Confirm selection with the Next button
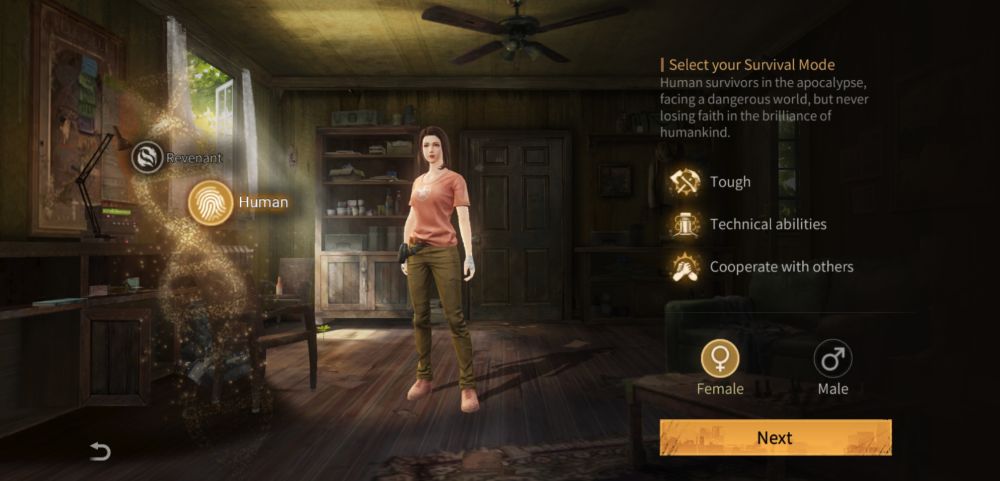This screenshot has height=481, width=1000. (x=775, y=438)
